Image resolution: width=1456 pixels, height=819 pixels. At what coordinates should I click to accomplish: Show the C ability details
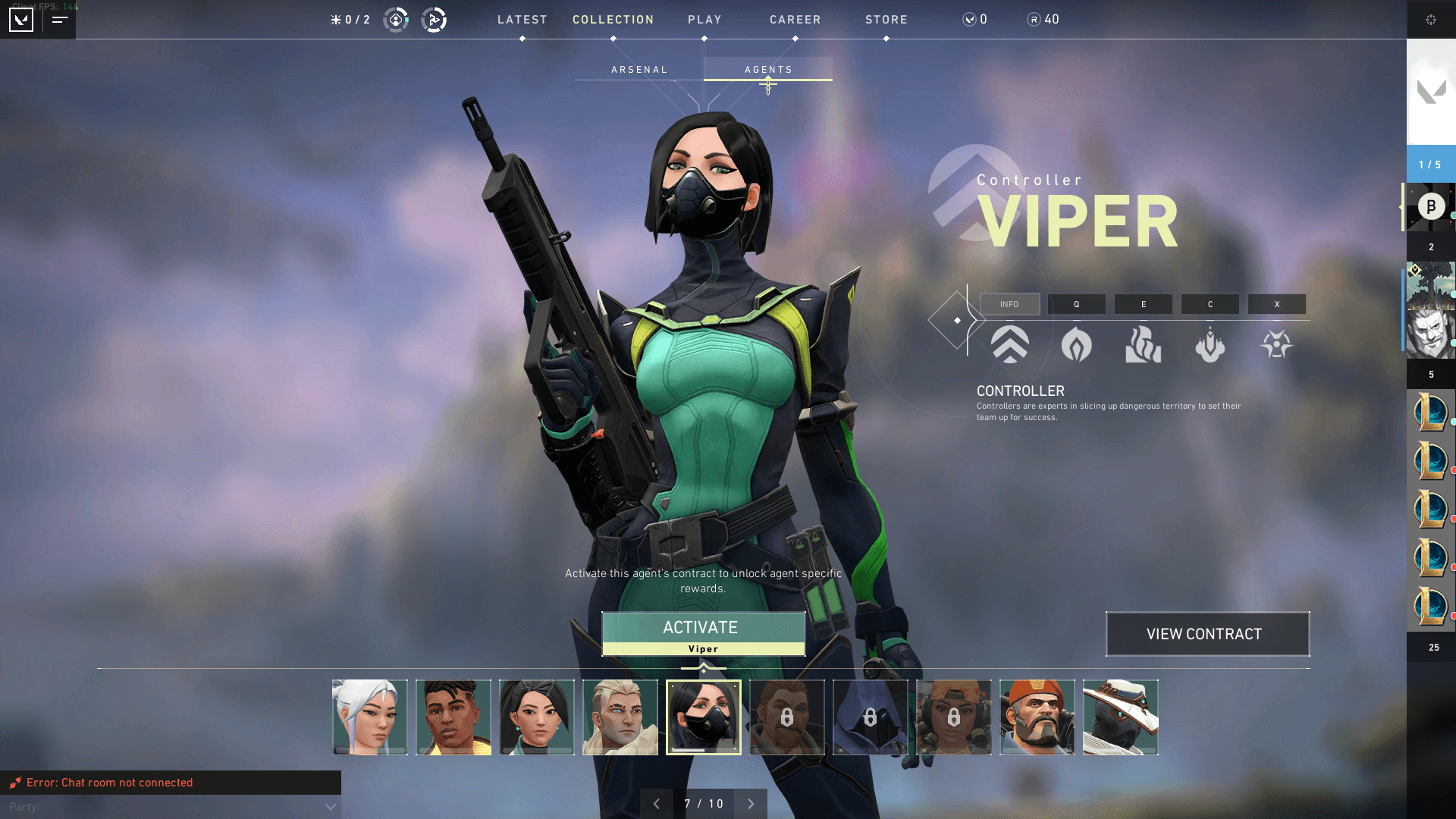coord(1210,304)
